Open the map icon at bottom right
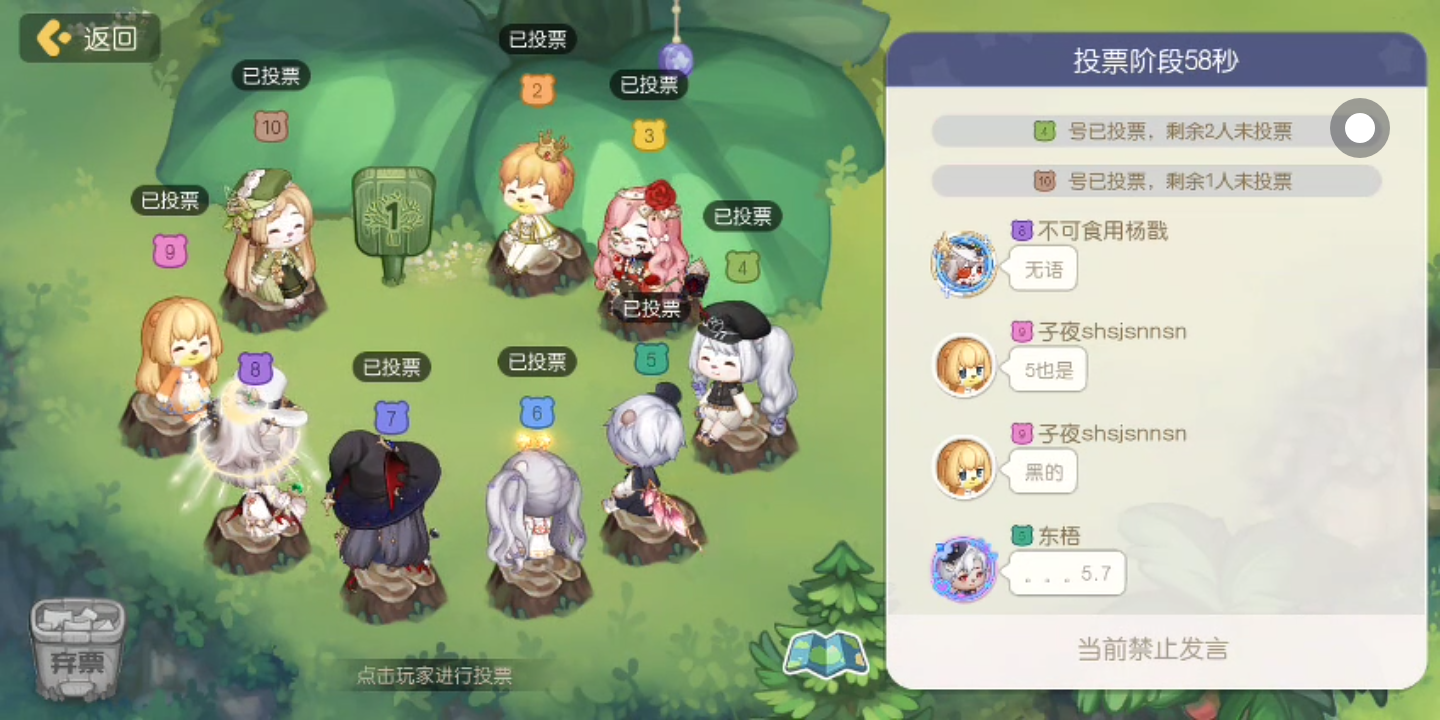Image resolution: width=1440 pixels, height=720 pixels. click(x=826, y=652)
